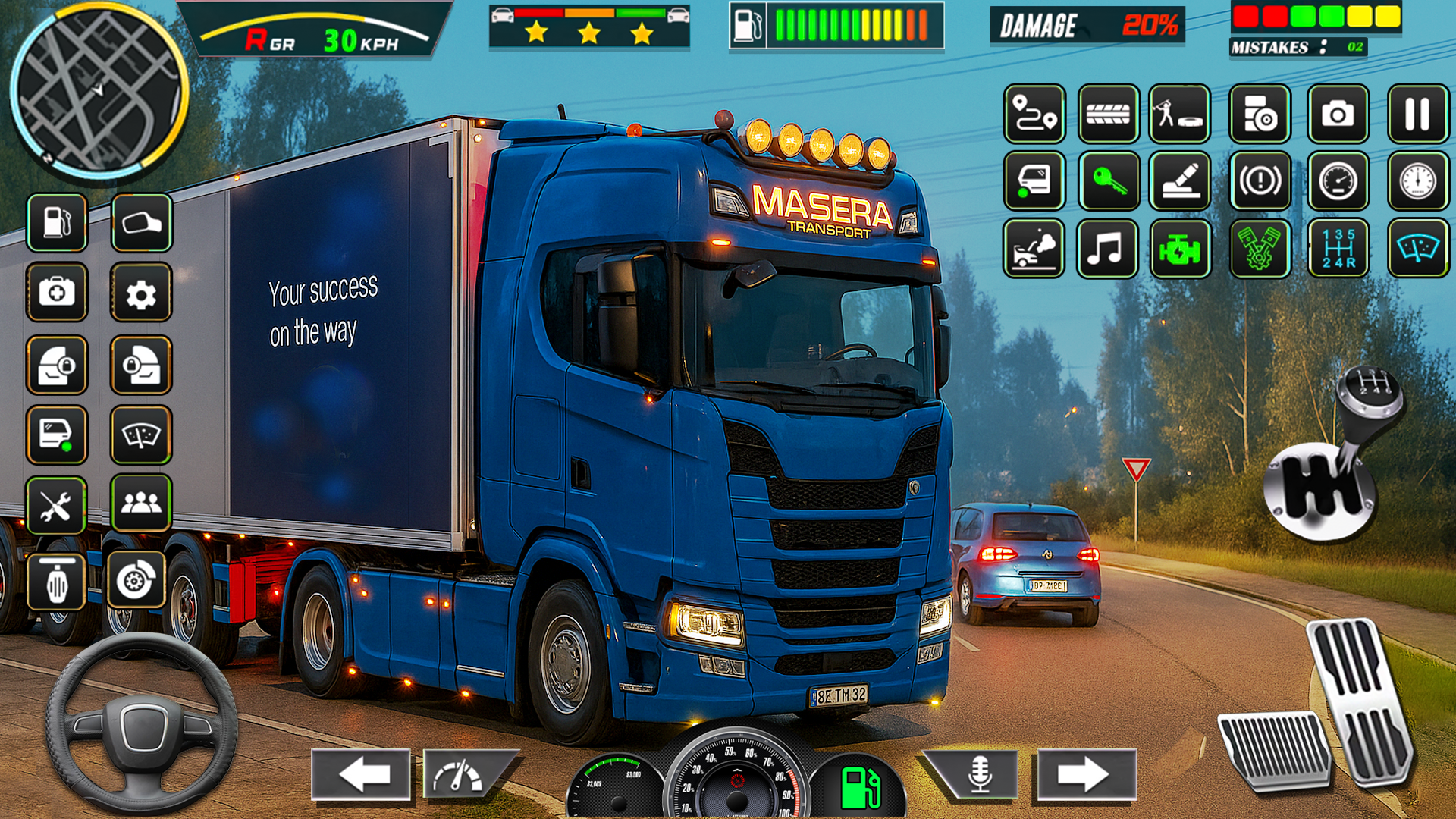Open the route navigation map icon

point(1034,115)
